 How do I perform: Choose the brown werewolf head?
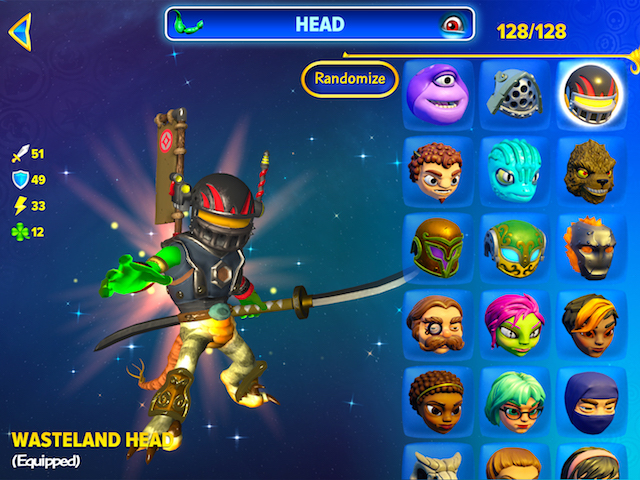(589, 168)
